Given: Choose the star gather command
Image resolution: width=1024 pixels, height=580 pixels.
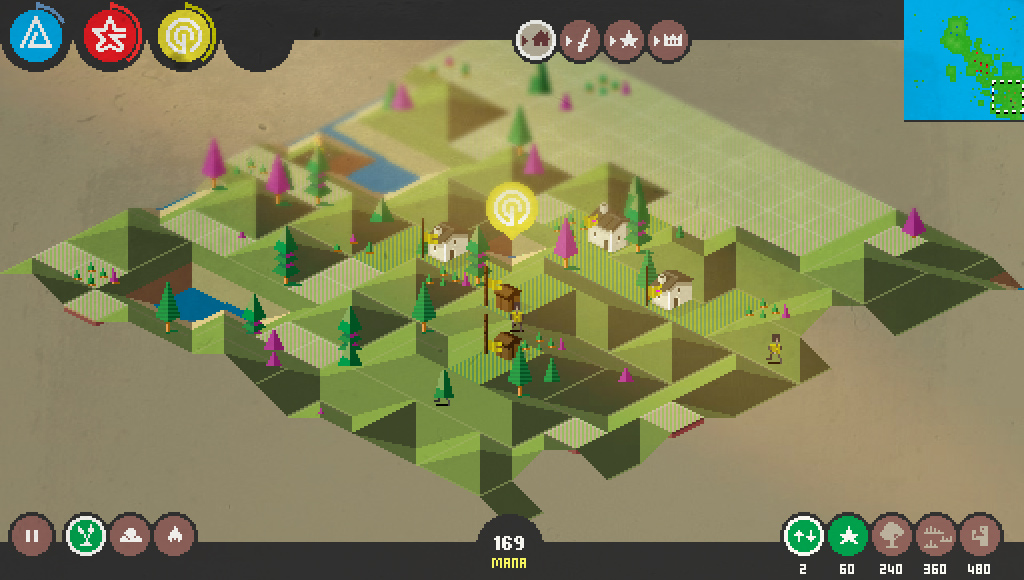Looking at the screenshot, I should tap(624, 41).
